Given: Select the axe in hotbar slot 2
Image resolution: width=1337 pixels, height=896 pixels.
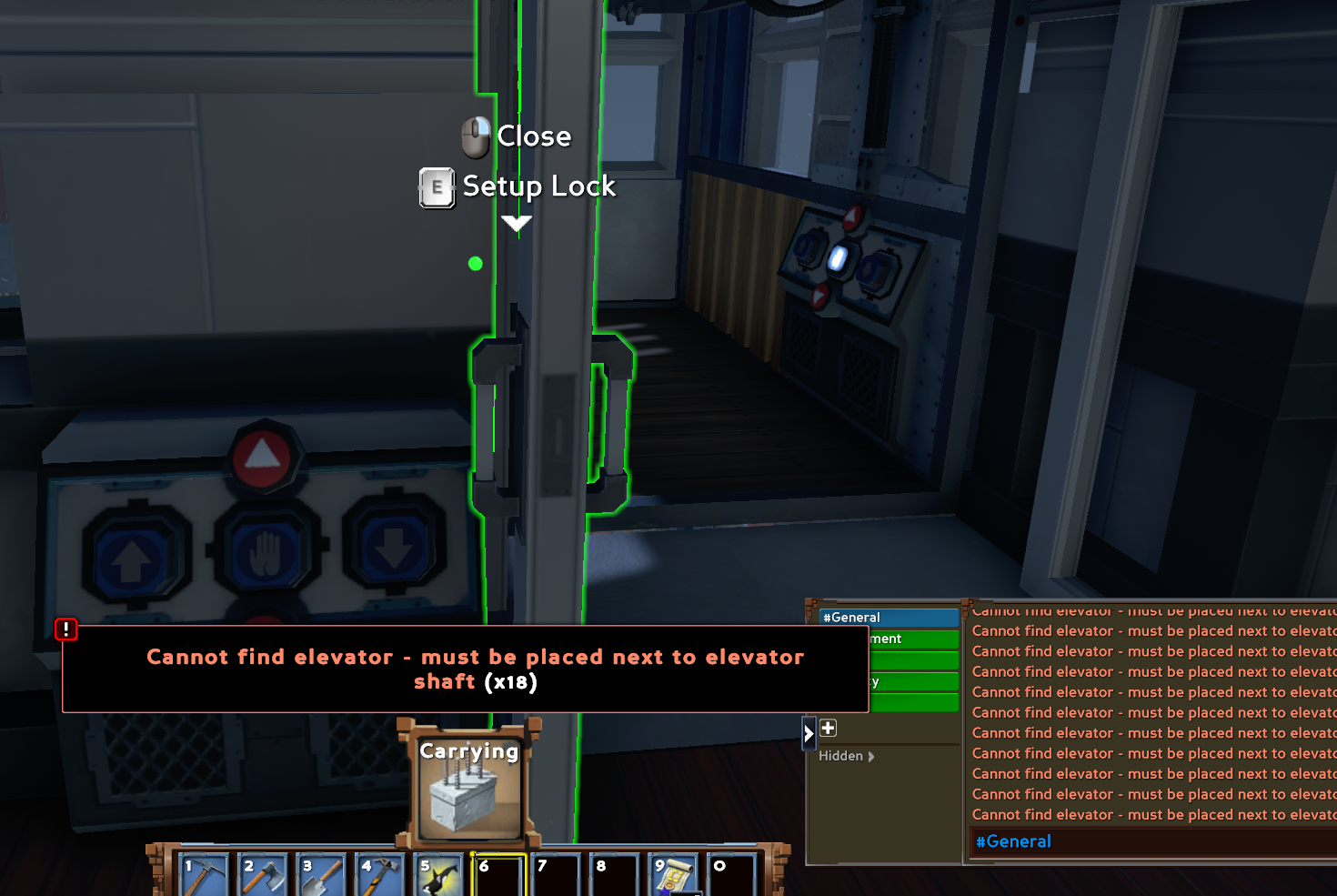Looking at the screenshot, I should [x=262, y=873].
